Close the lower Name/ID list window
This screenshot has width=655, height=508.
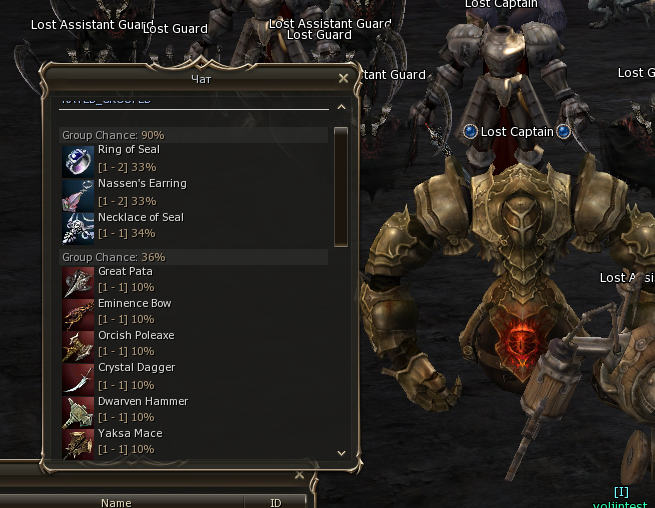[x=300, y=475]
